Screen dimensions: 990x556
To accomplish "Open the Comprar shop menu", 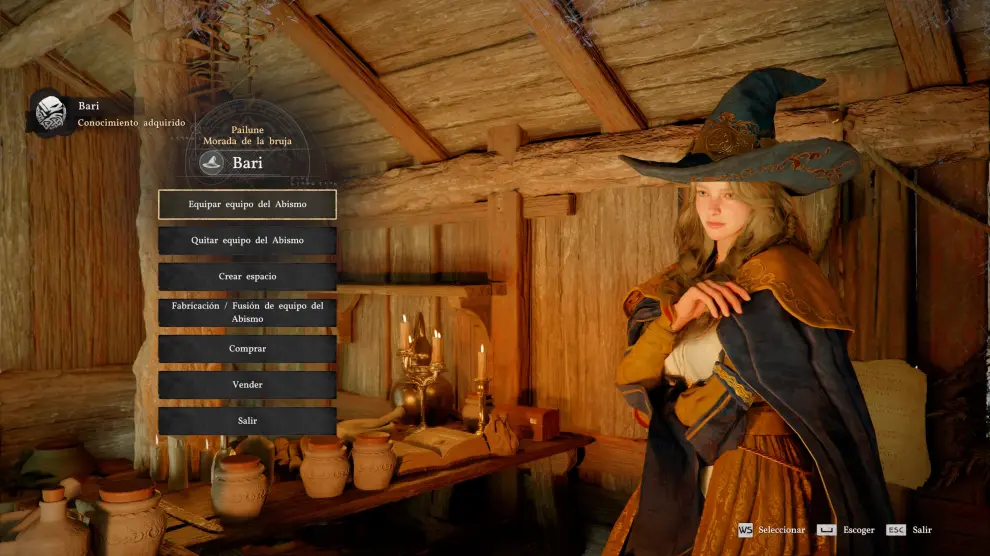I will [x=247, y=348].
